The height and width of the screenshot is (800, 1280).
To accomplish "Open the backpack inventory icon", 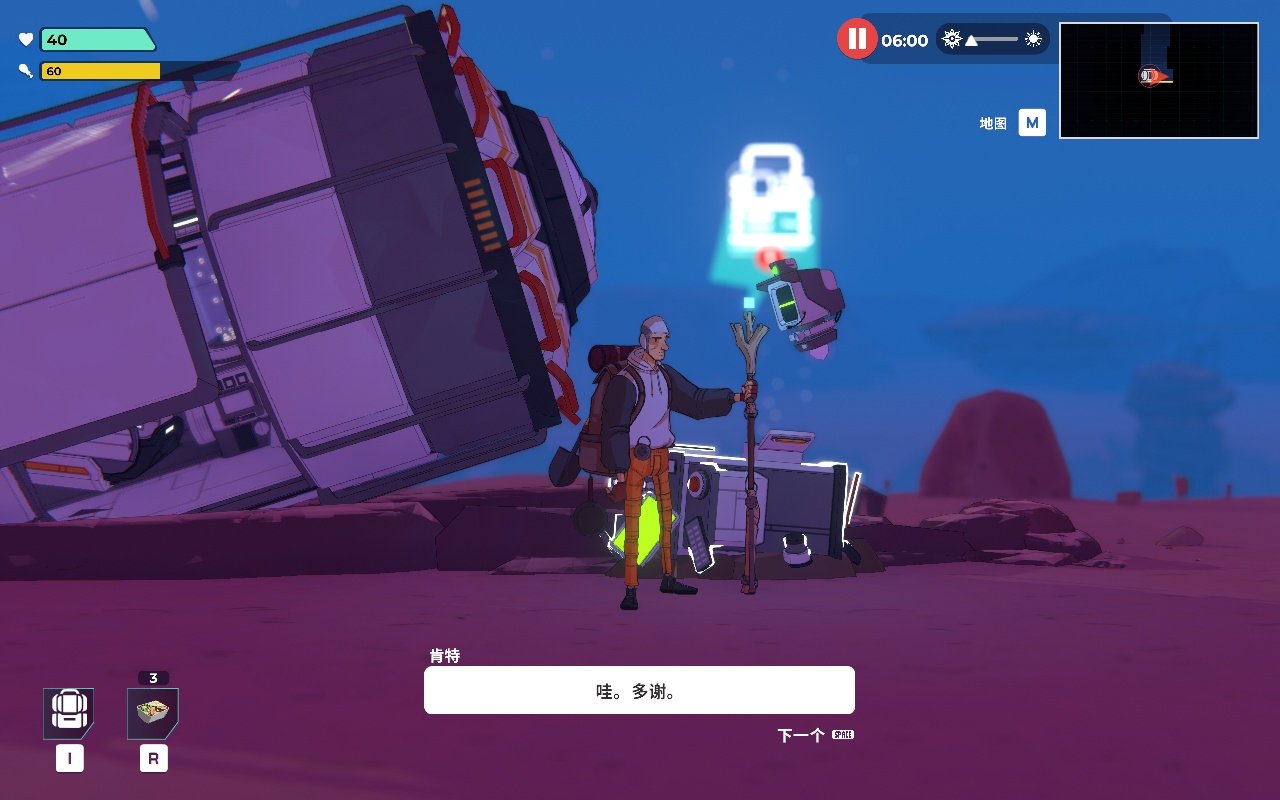I will [x=69, y=713].
